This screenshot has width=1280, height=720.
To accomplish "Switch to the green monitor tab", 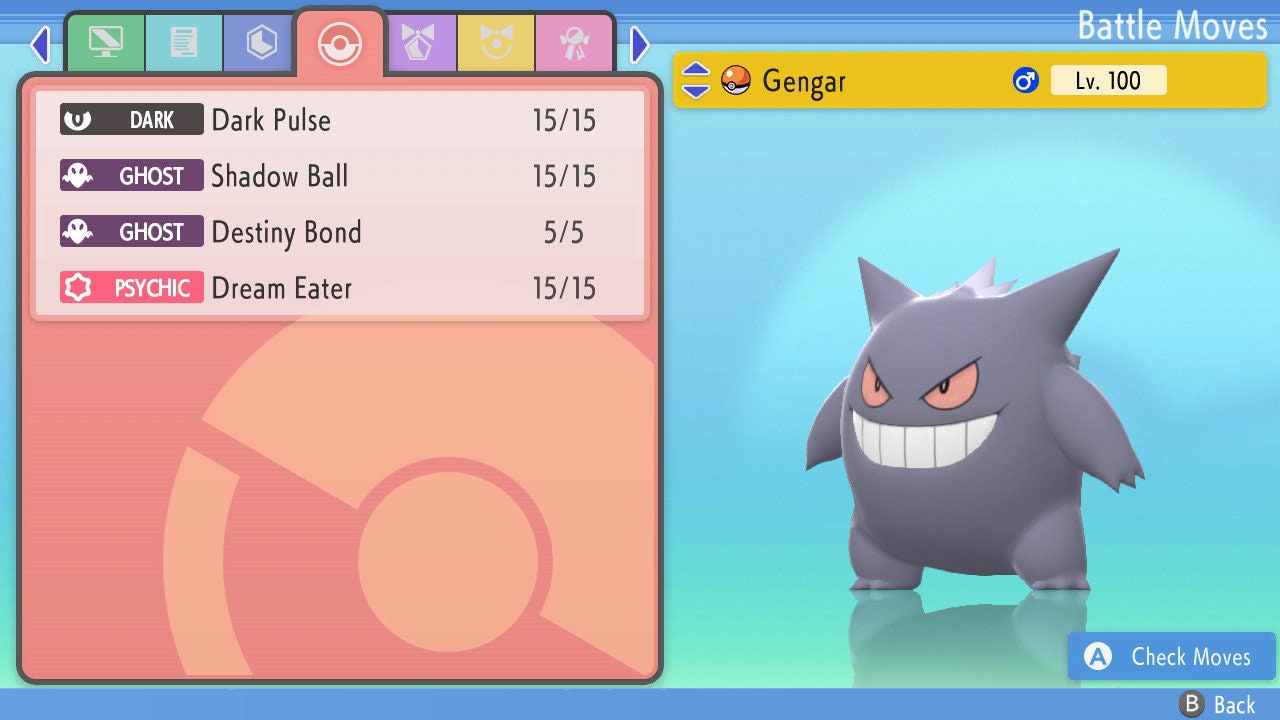I will [x=105, y=44].
